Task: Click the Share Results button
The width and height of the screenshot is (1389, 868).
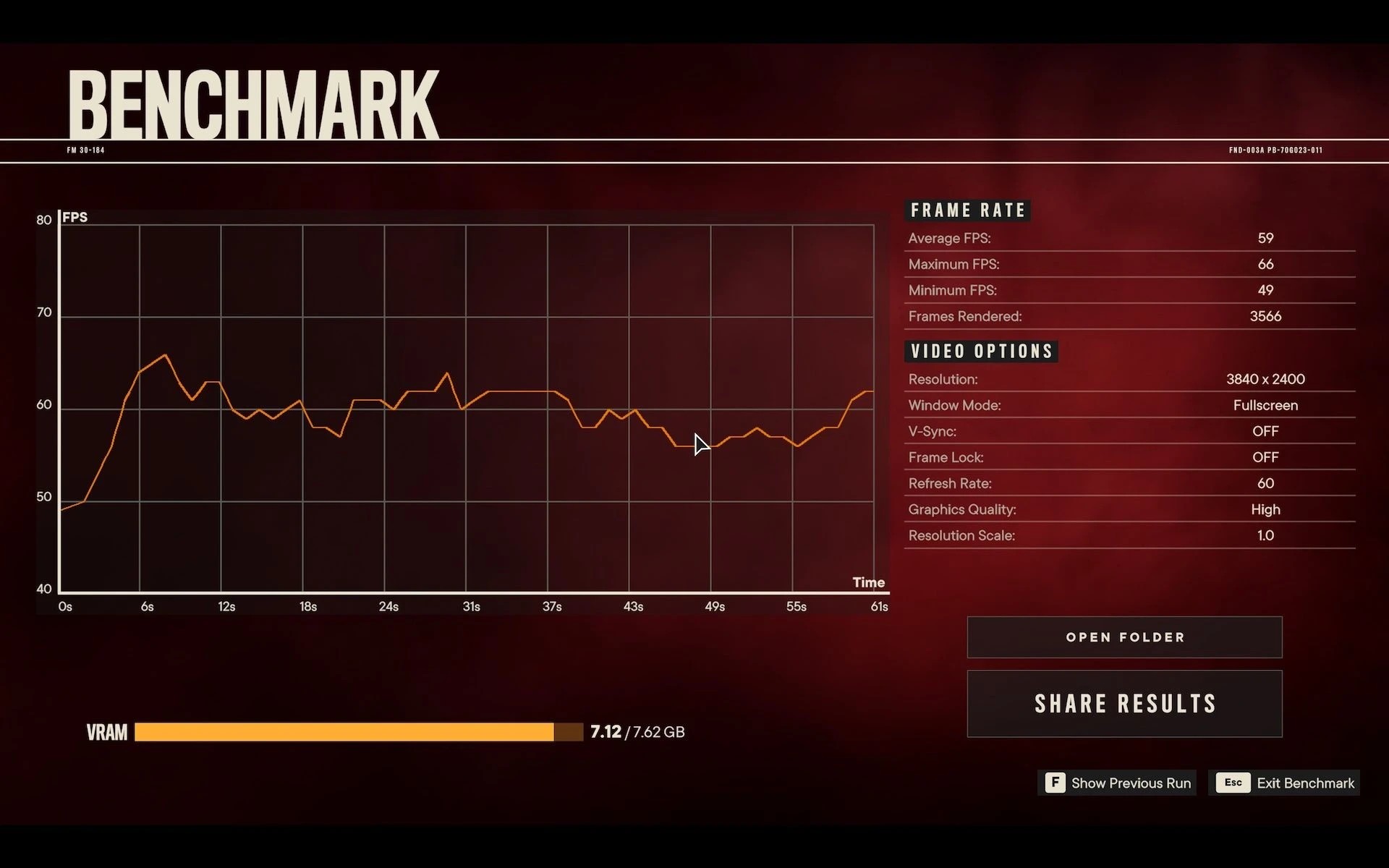Action: point(1124,704)
